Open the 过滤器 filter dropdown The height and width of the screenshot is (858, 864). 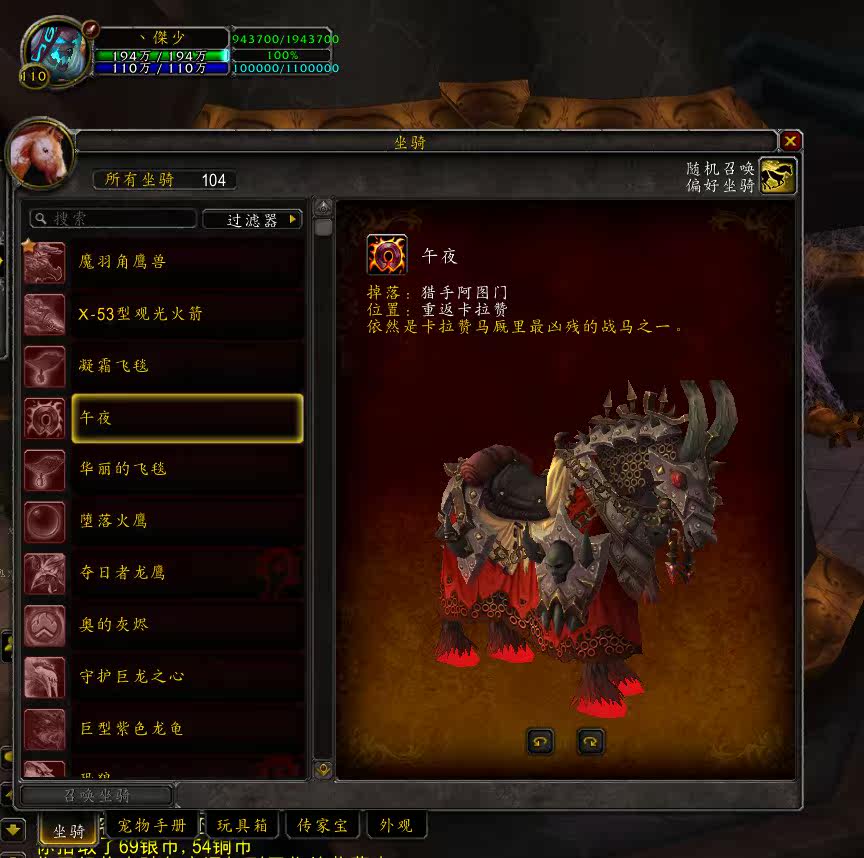click(252, 219)
